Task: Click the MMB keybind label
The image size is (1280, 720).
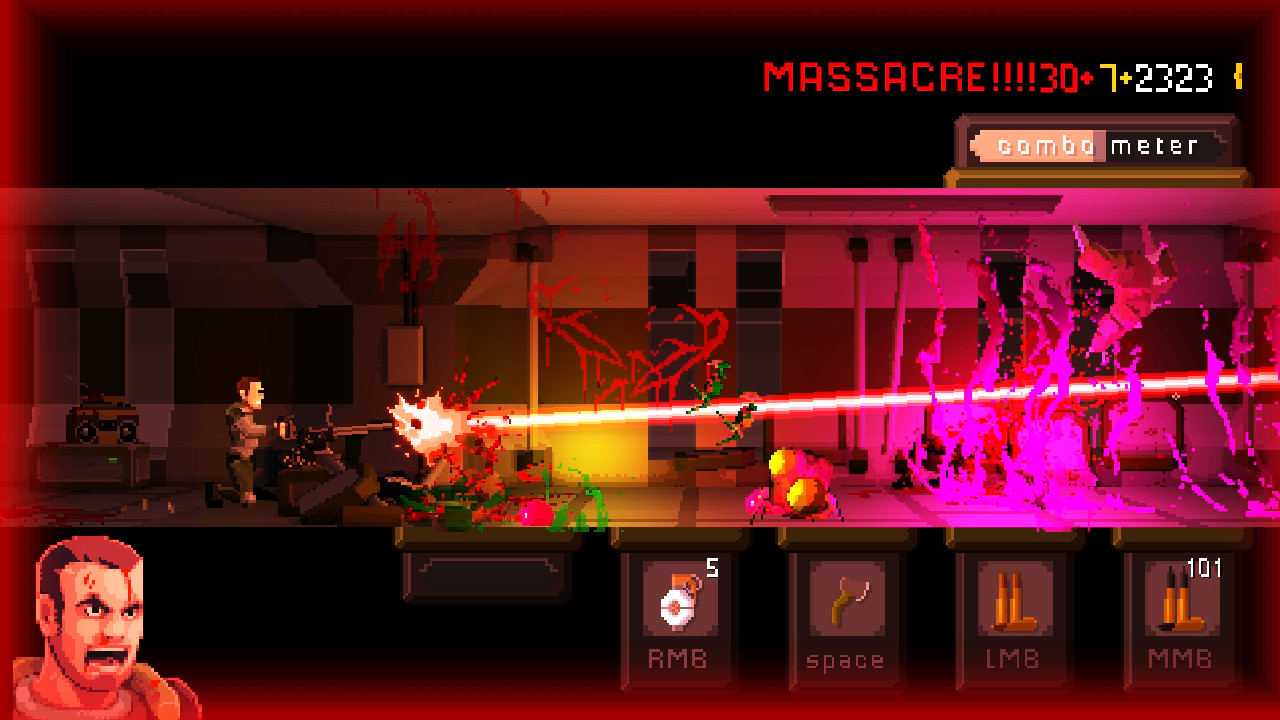Action: 1180,659
